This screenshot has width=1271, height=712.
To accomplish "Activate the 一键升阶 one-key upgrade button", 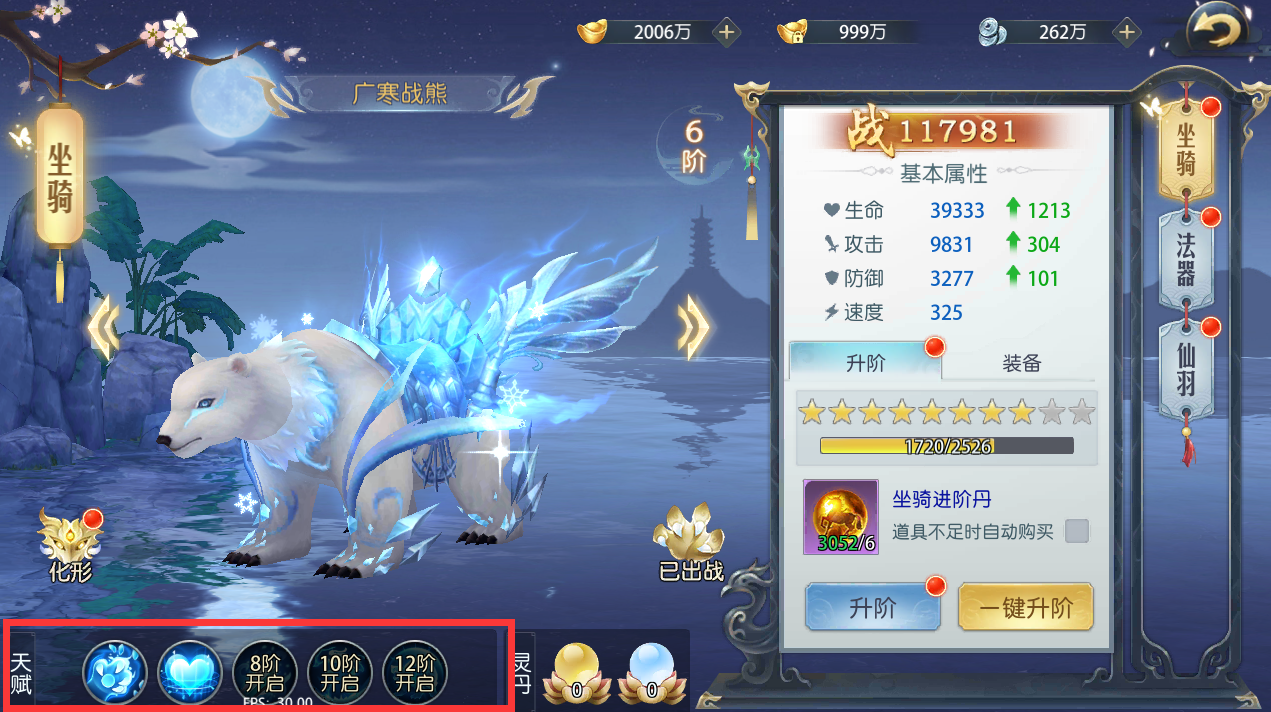I will 1025,606.
